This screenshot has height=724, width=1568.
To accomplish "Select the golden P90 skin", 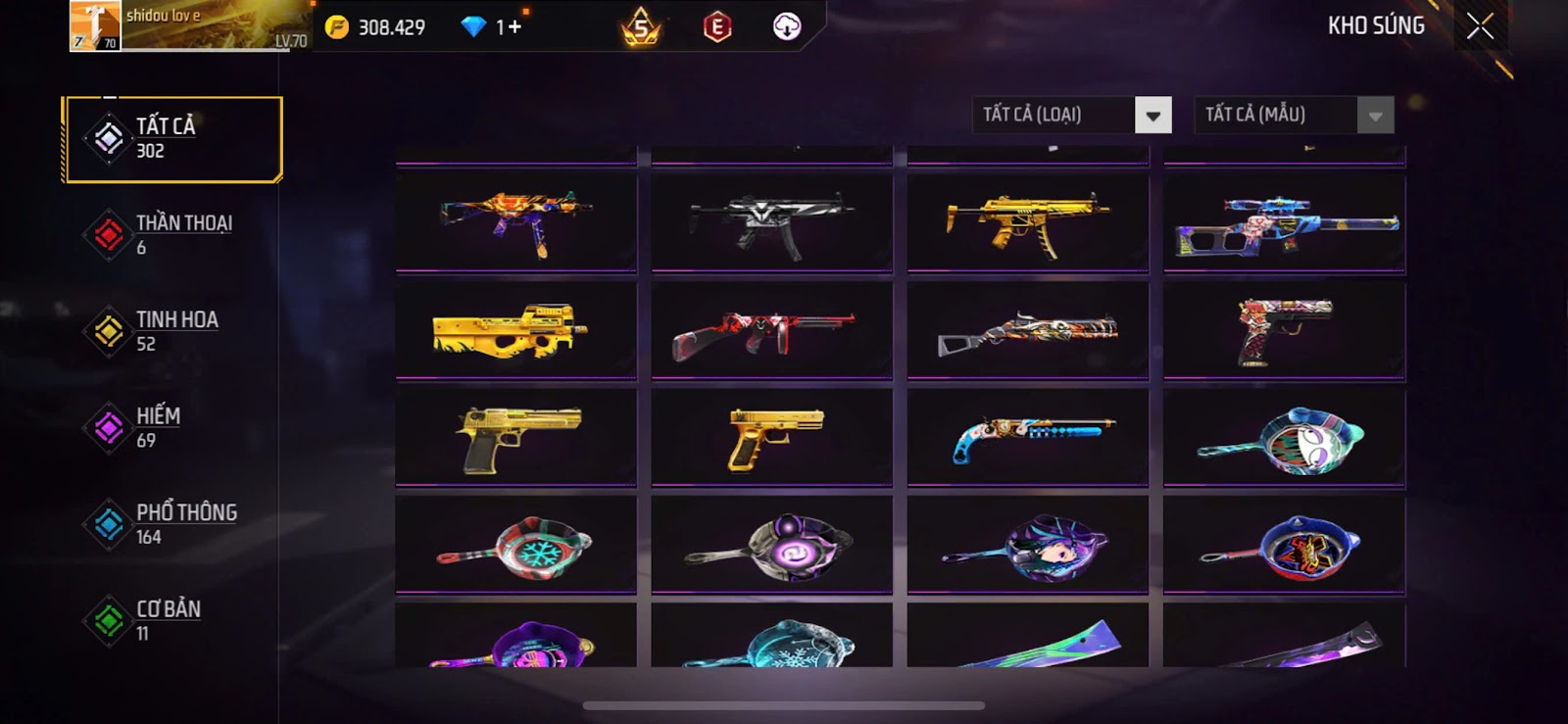I will point(515,330).
